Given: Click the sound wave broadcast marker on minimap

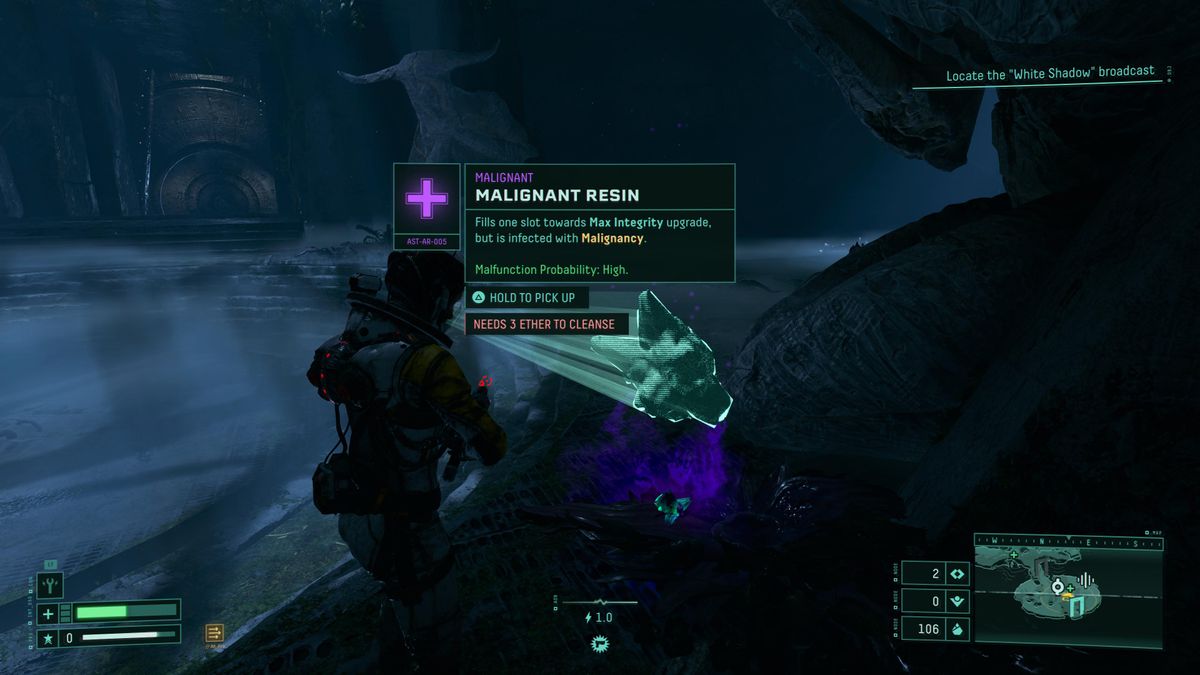Looking at the screenshot, I should tap(1088, 580).
